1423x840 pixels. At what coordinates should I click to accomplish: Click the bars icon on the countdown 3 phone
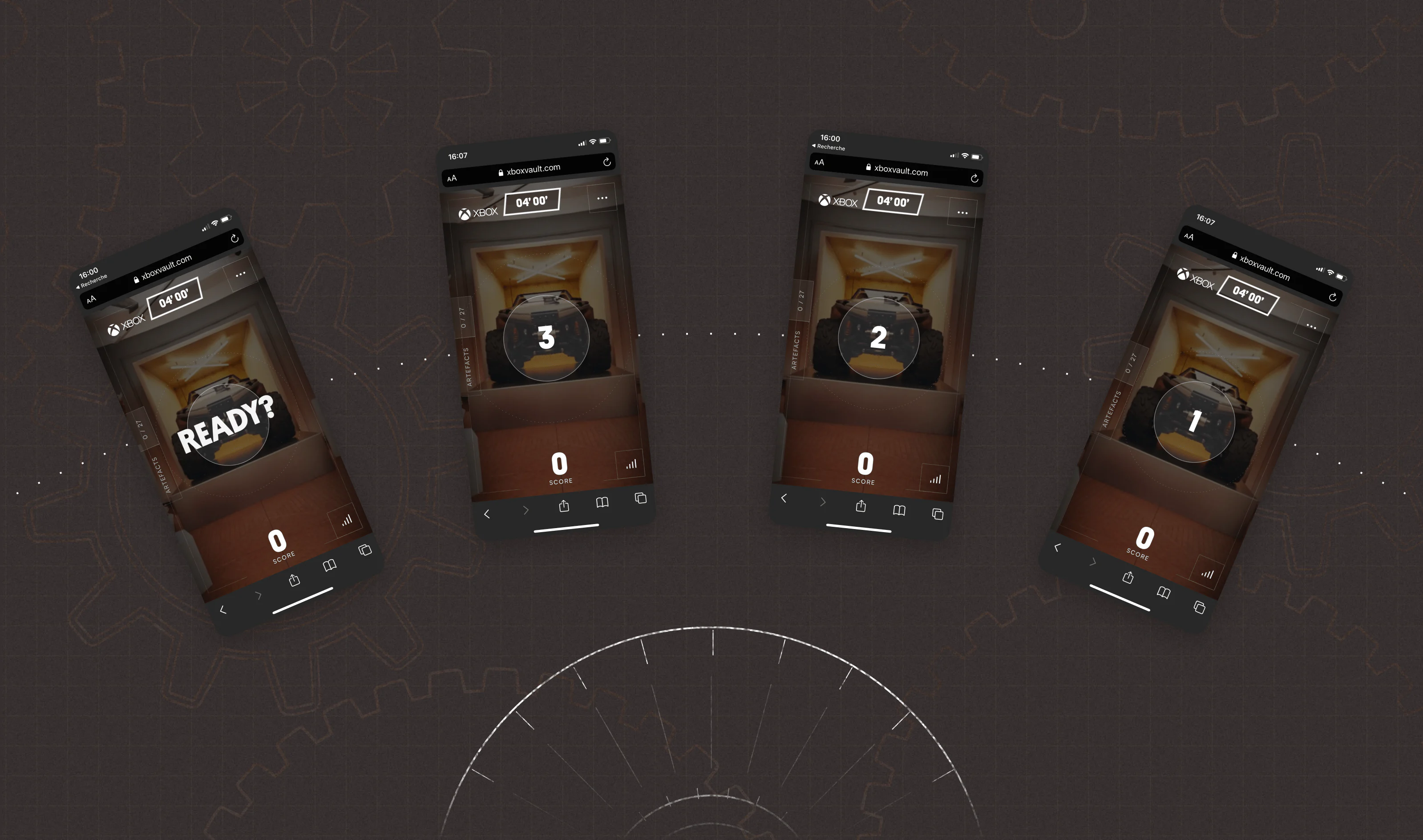[631, 465]
